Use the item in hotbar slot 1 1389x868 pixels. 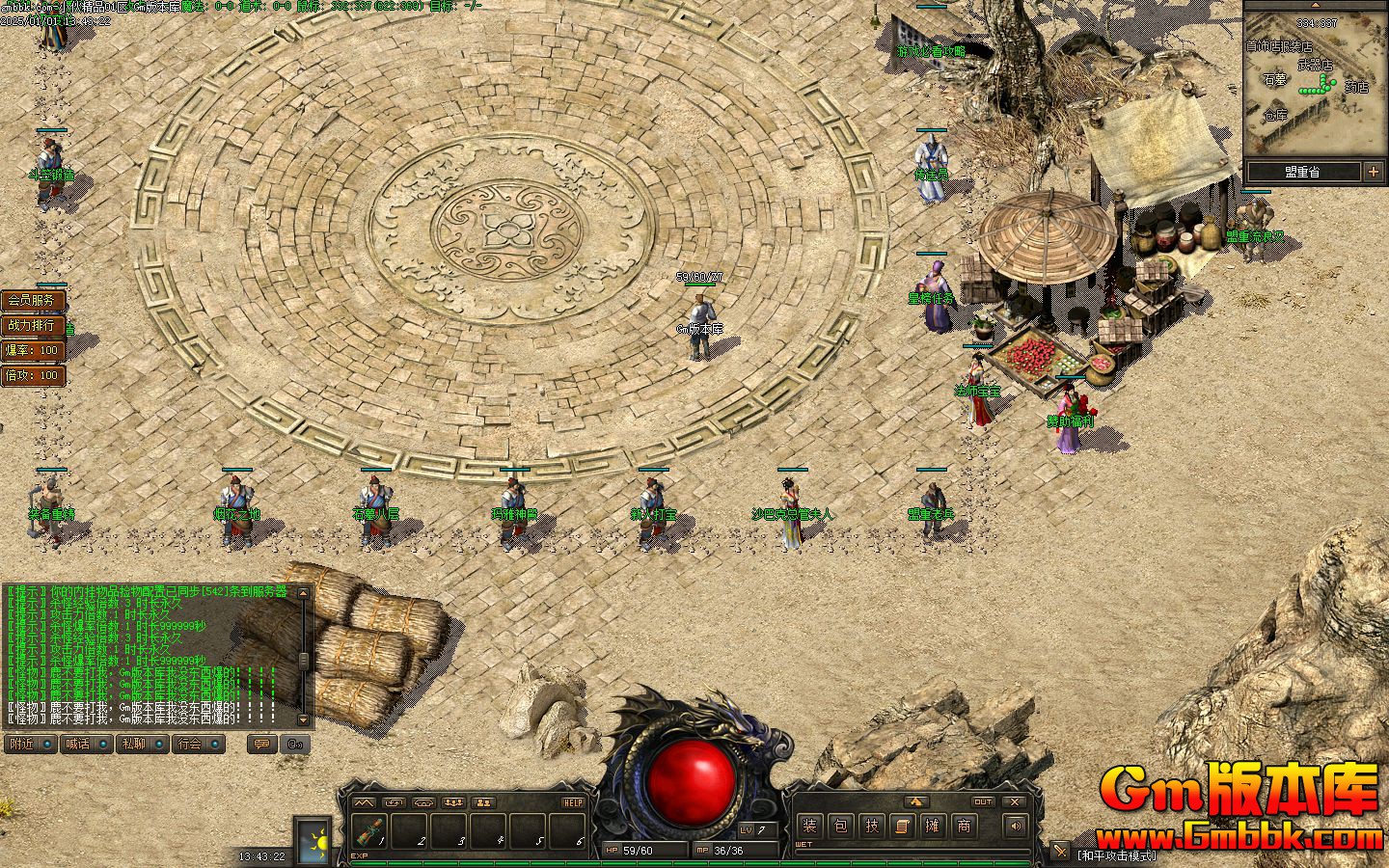click(371, 830)
